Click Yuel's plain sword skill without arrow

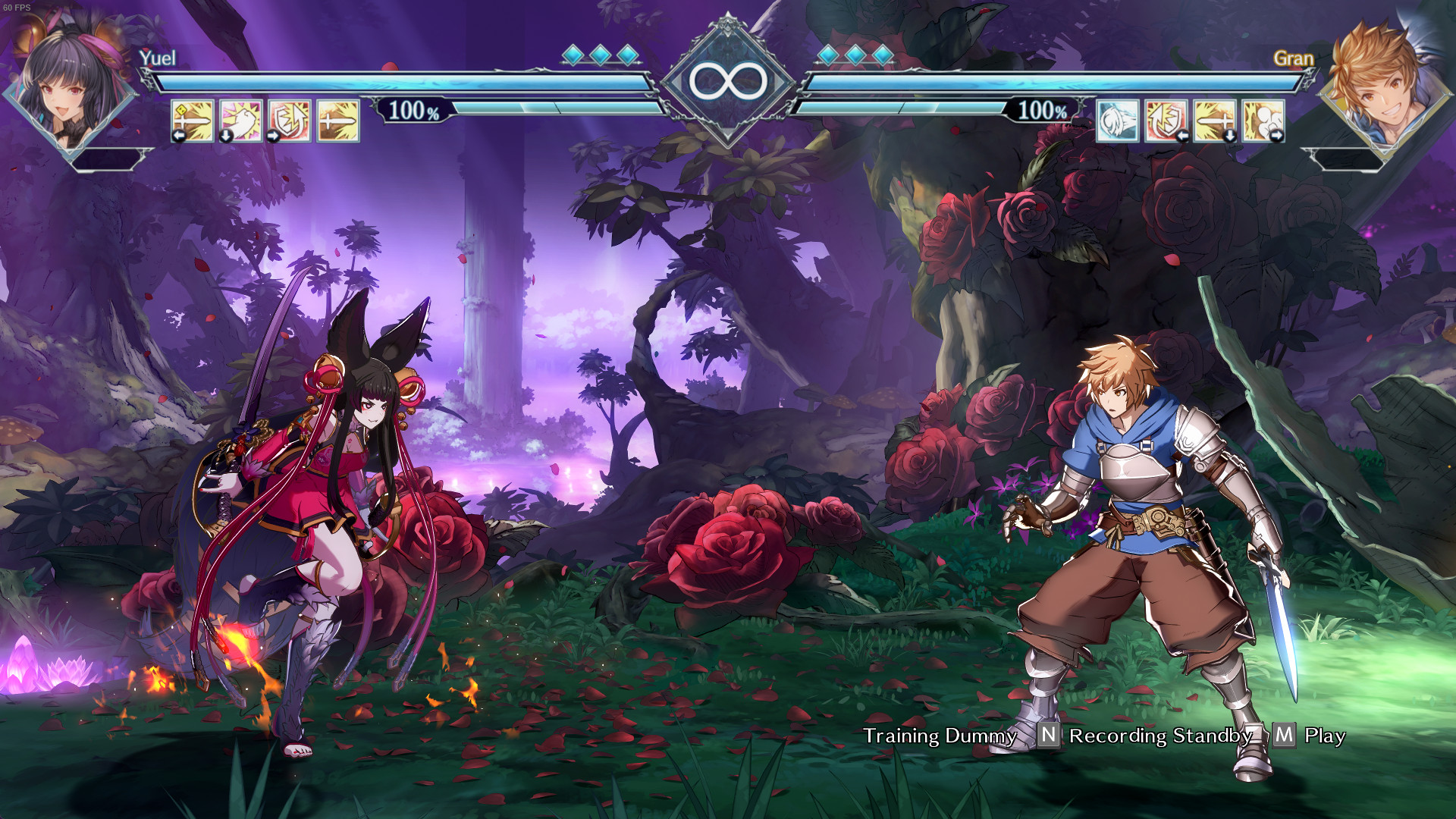tap(337, 121)
